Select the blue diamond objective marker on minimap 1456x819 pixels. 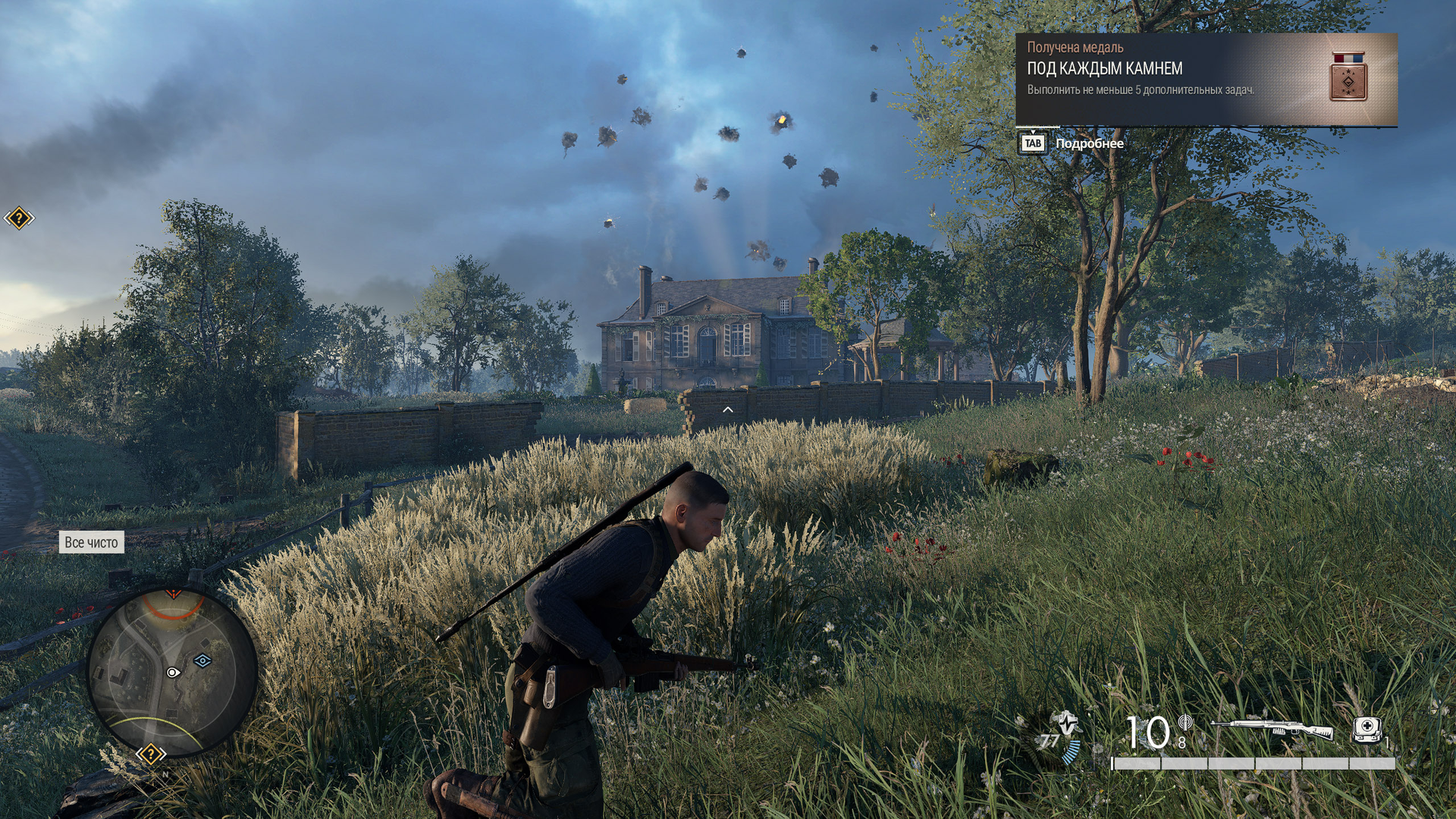click(x=202, y=661)
